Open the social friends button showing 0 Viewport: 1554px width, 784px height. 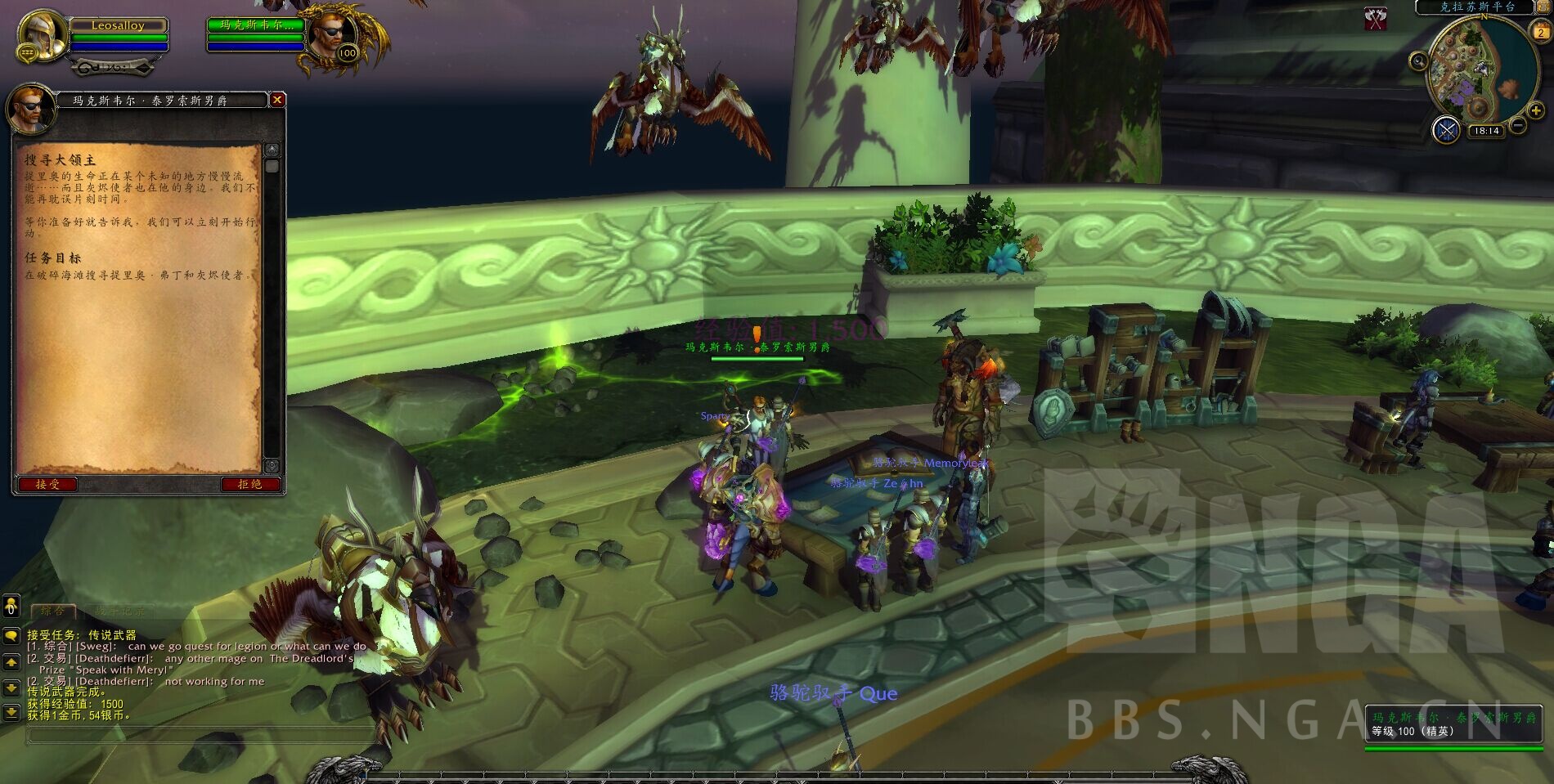tap(11, 606)
